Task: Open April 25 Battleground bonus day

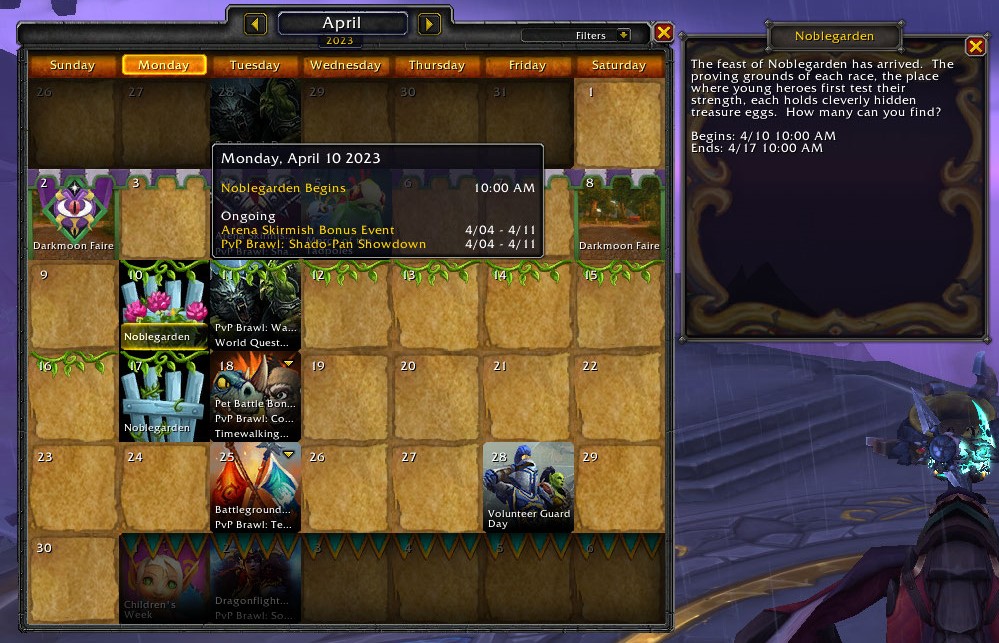Action: pos(255,487)
